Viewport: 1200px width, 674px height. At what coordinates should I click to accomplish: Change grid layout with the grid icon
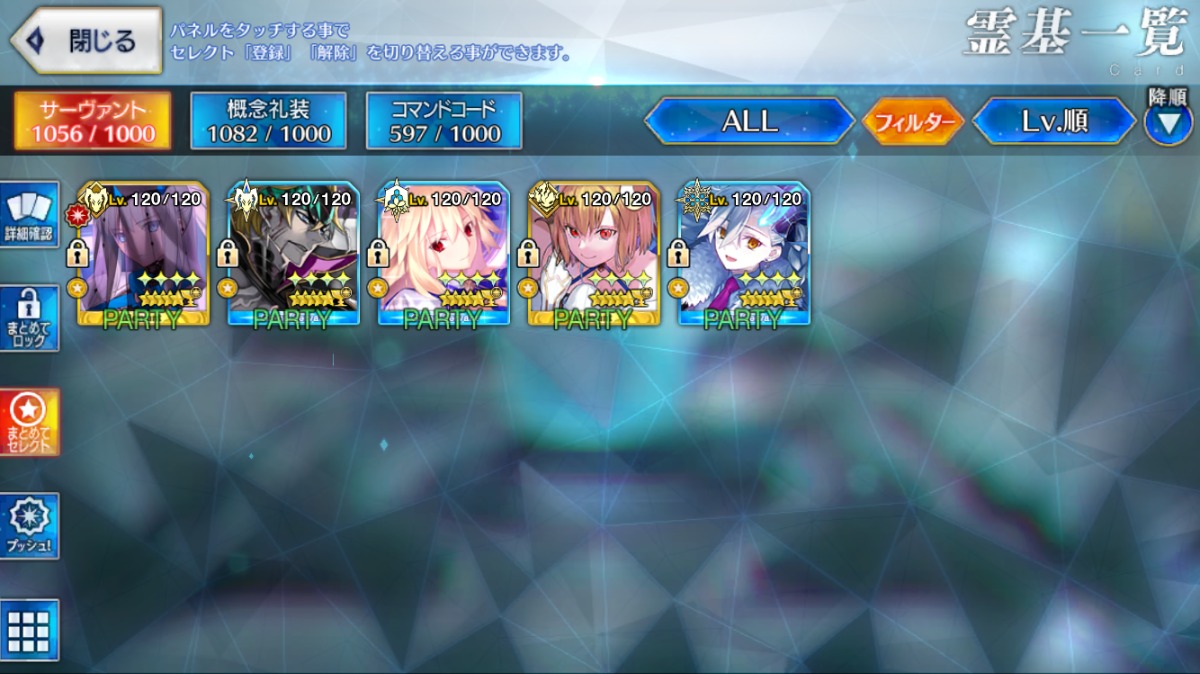point(30,629)
